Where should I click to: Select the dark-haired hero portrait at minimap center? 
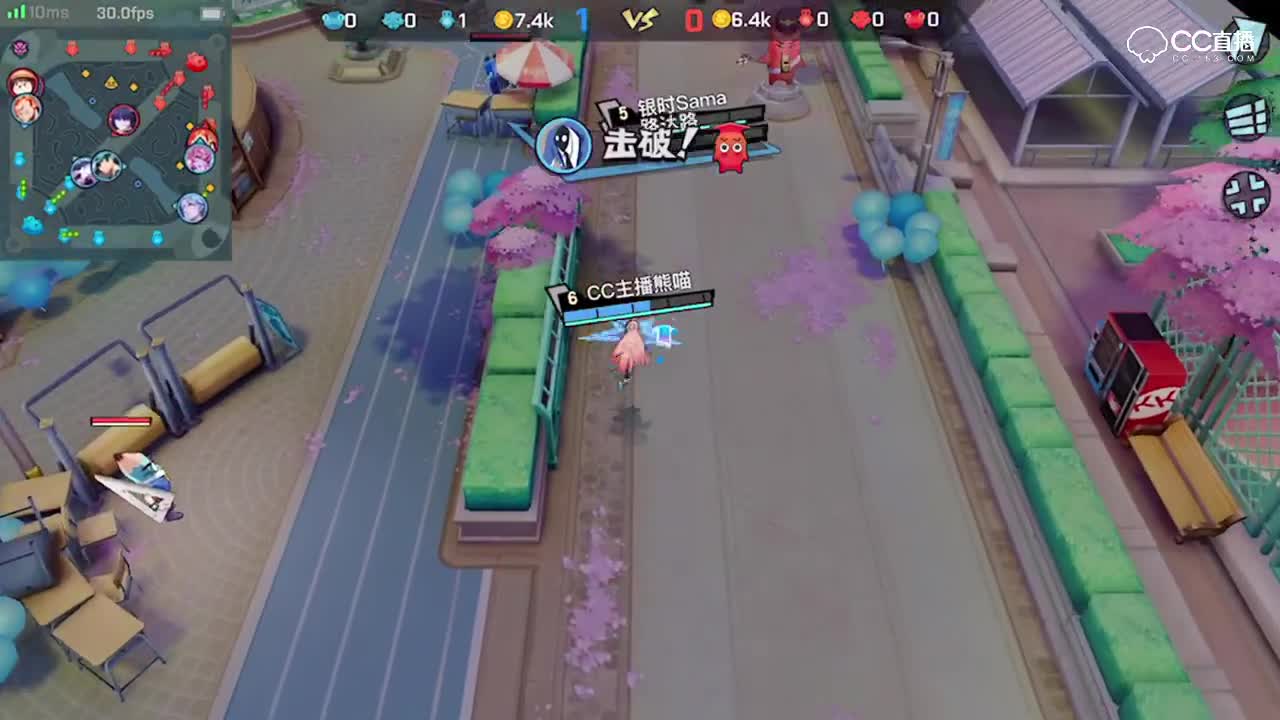coord(123,119)
